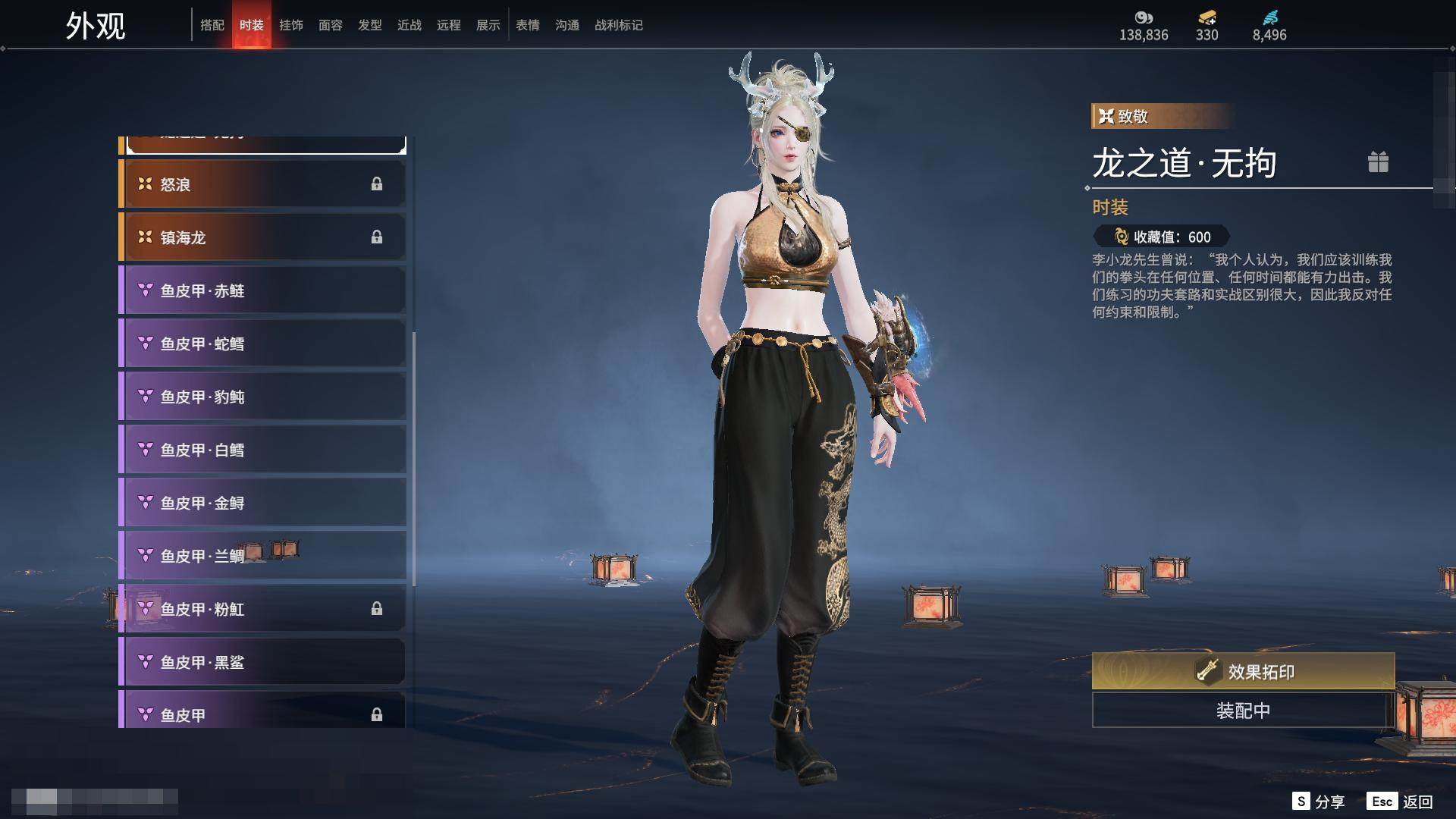Choose the 鱼皮甲·豹鲀 outfit
The width and height of the screenshot is (1456, 819).
[x=262, y=397]
